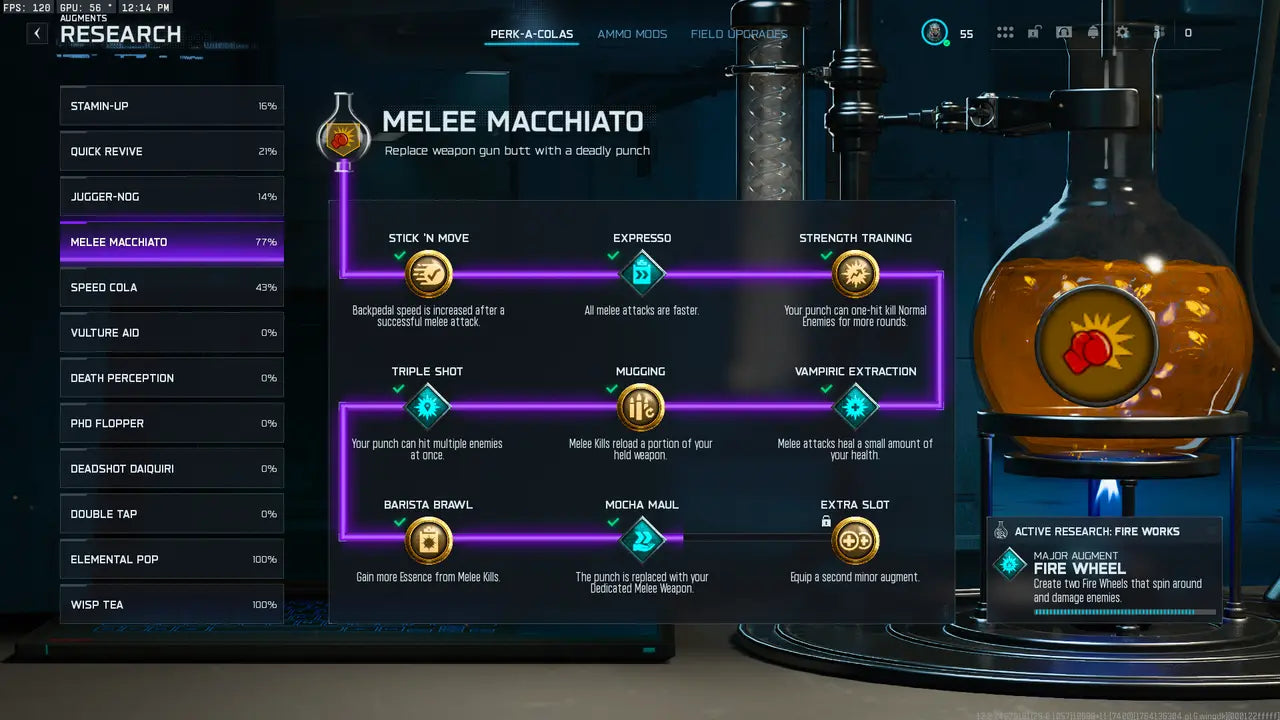Pick the PhD Flopper perk row
Screen dimensions: 1280x720
(x=172, y=423)
